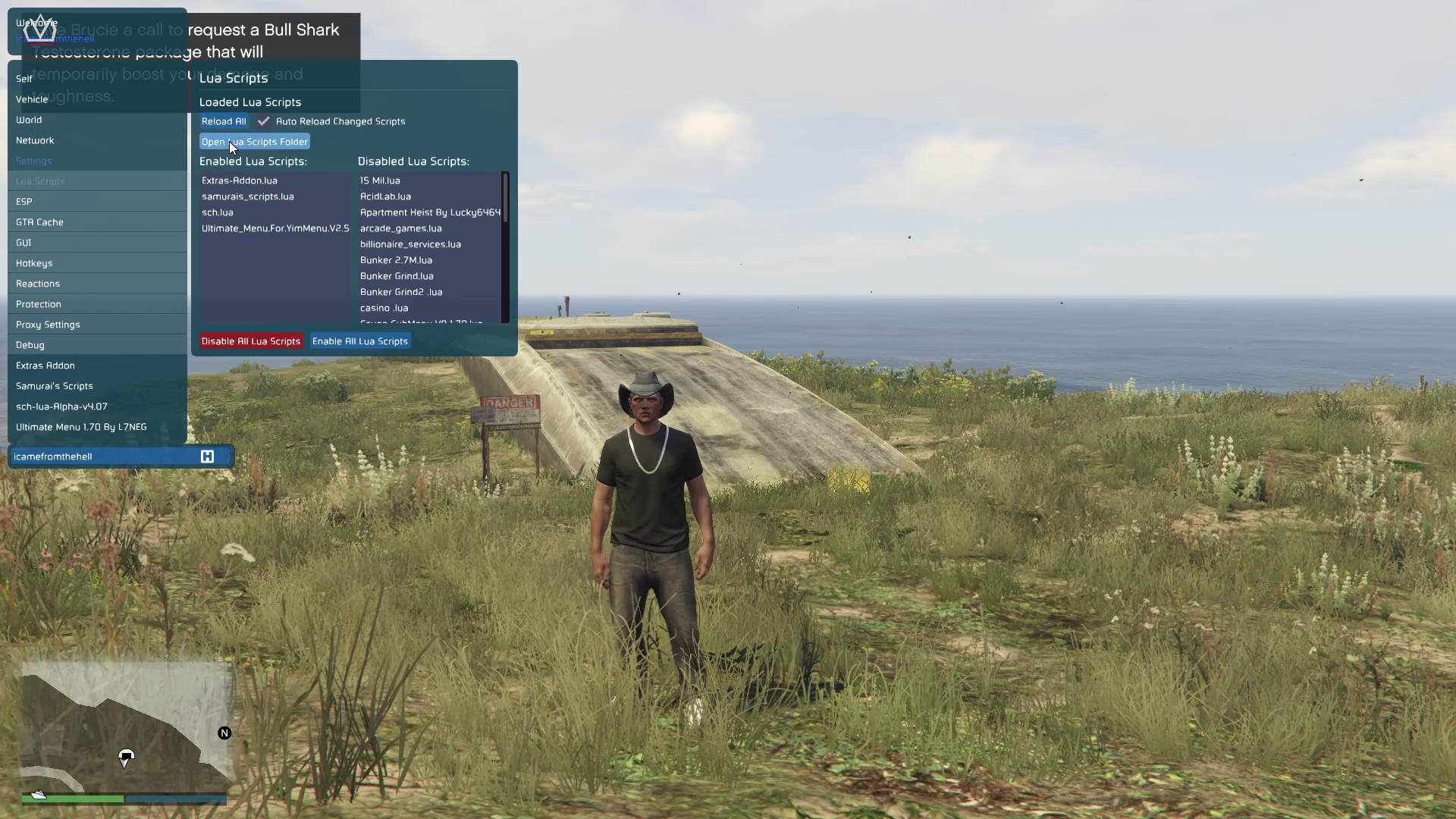This screenshot has width=1456, height=819.
Task: Open the Network menu
Action: pos(35,140)
